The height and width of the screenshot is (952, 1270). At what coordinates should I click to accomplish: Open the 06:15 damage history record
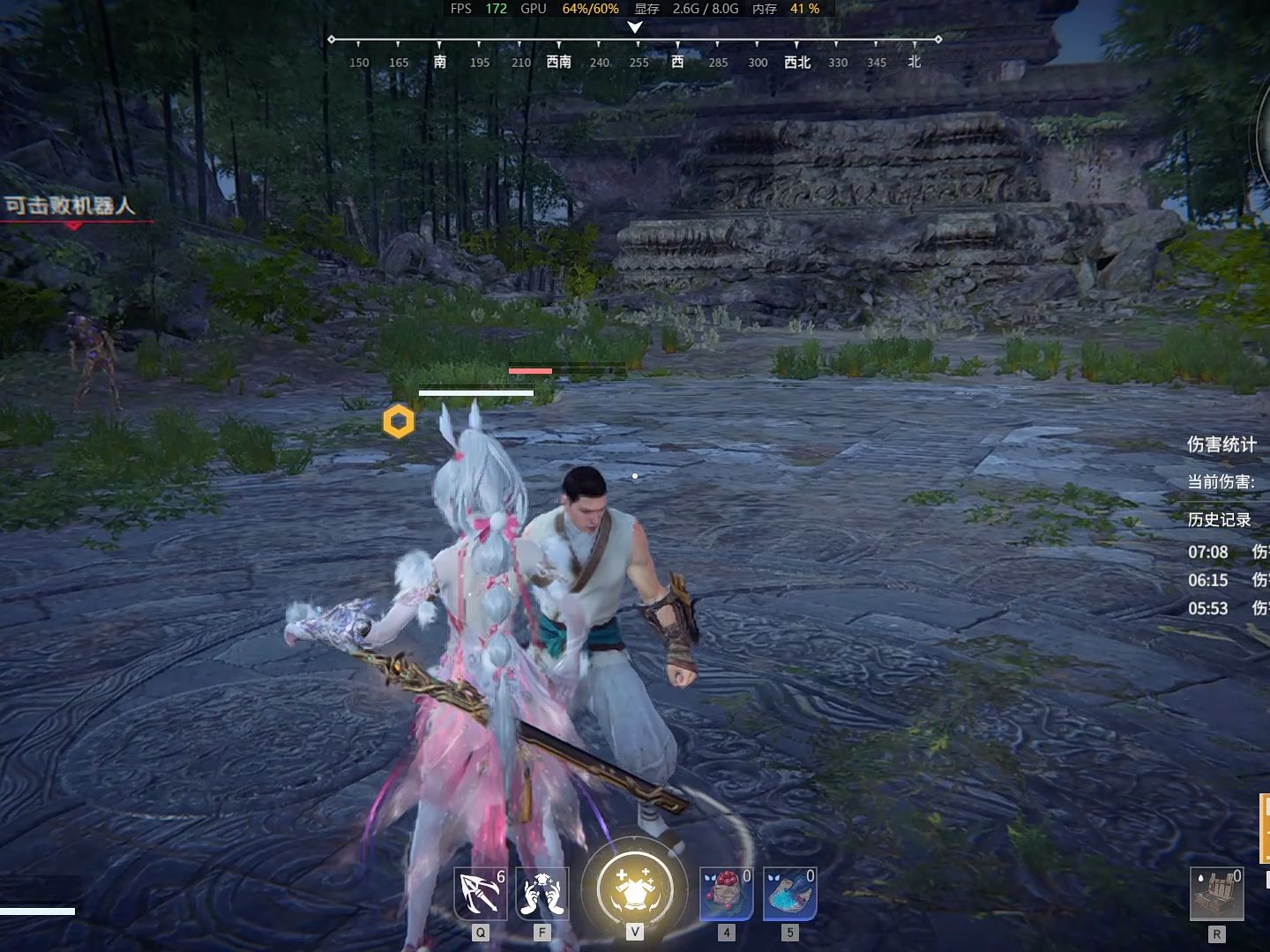1228,580
